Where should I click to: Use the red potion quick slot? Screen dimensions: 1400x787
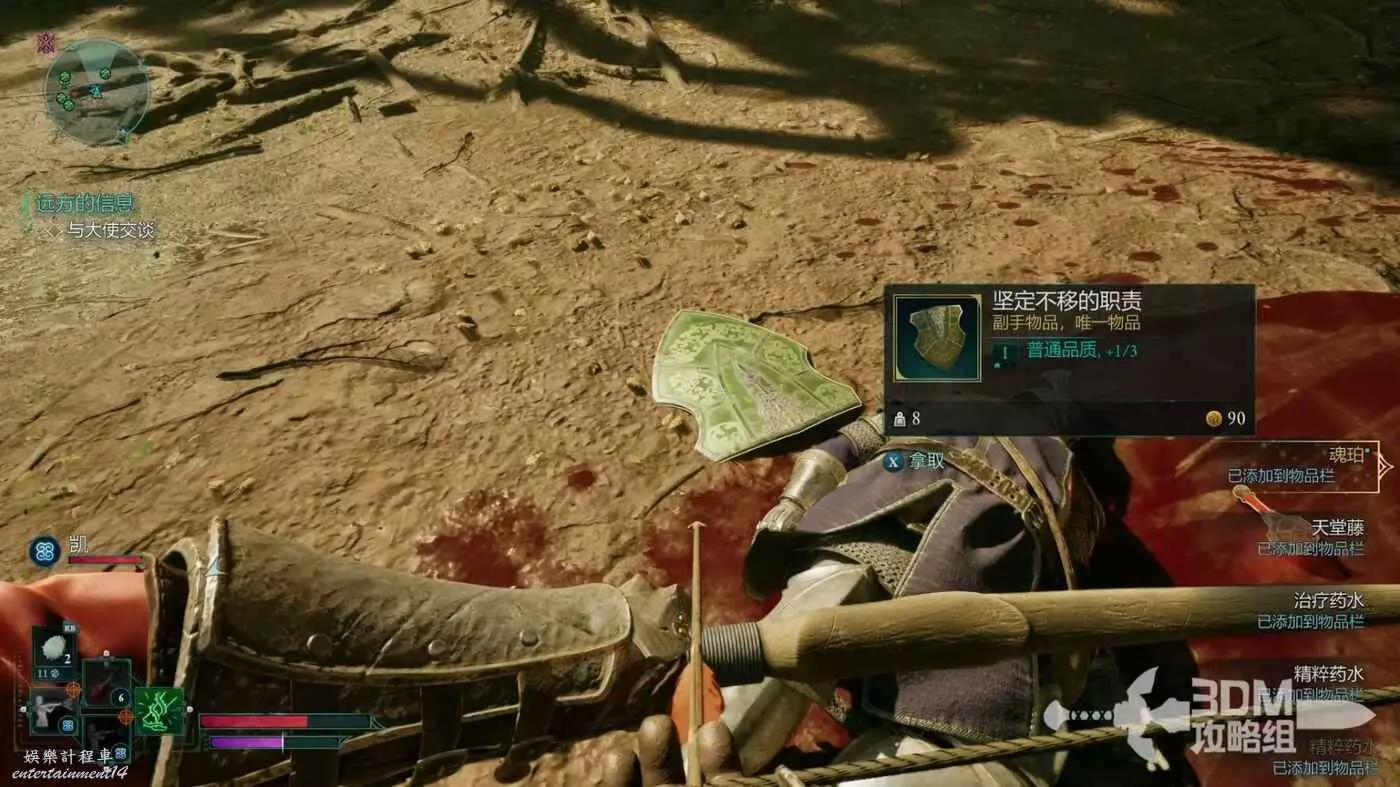(x=106, y=682)
